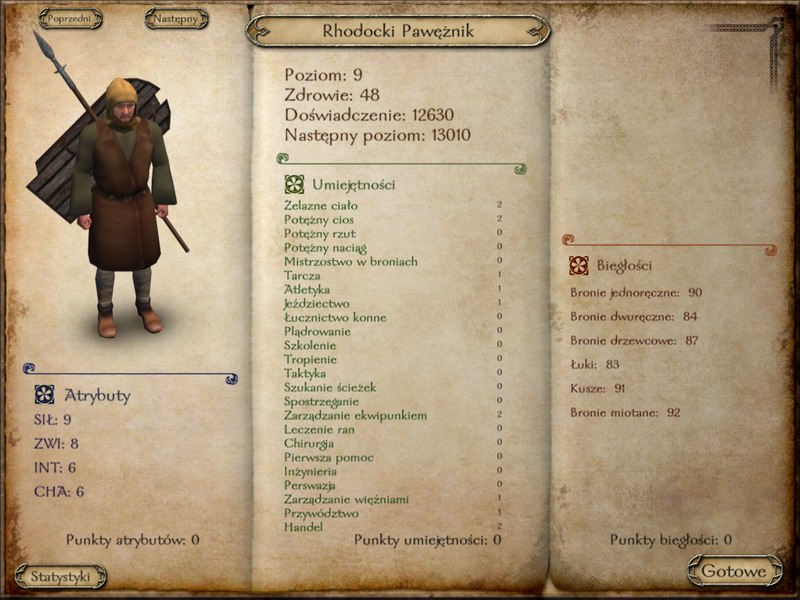The width and height of the screenshot is (800, 600).
Task: Show the Następny (next) character
Action: (176, 18)
